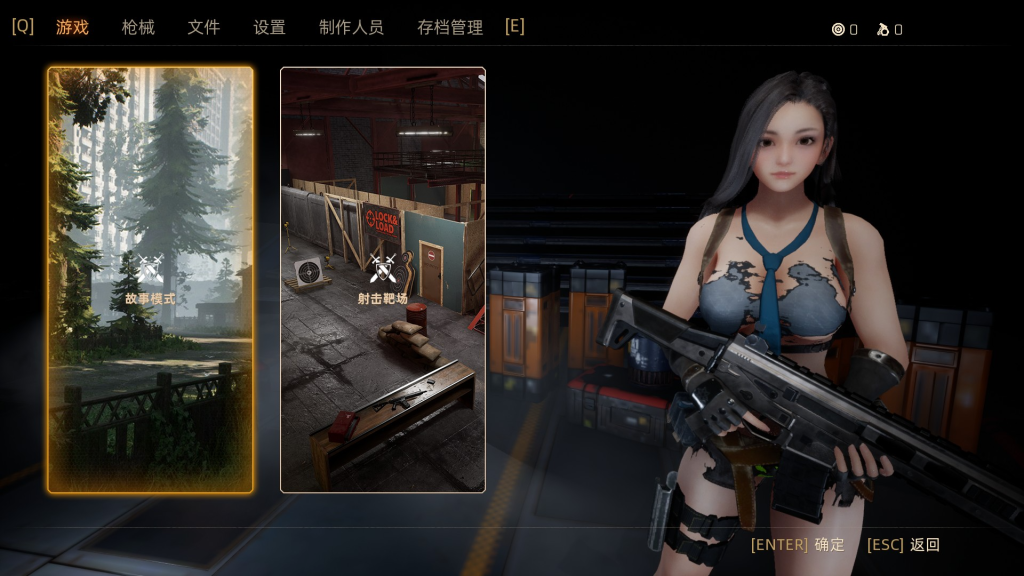Open the 设置 tab
The height and width of the screenshot is (576, 1024).
coord(269,27)
